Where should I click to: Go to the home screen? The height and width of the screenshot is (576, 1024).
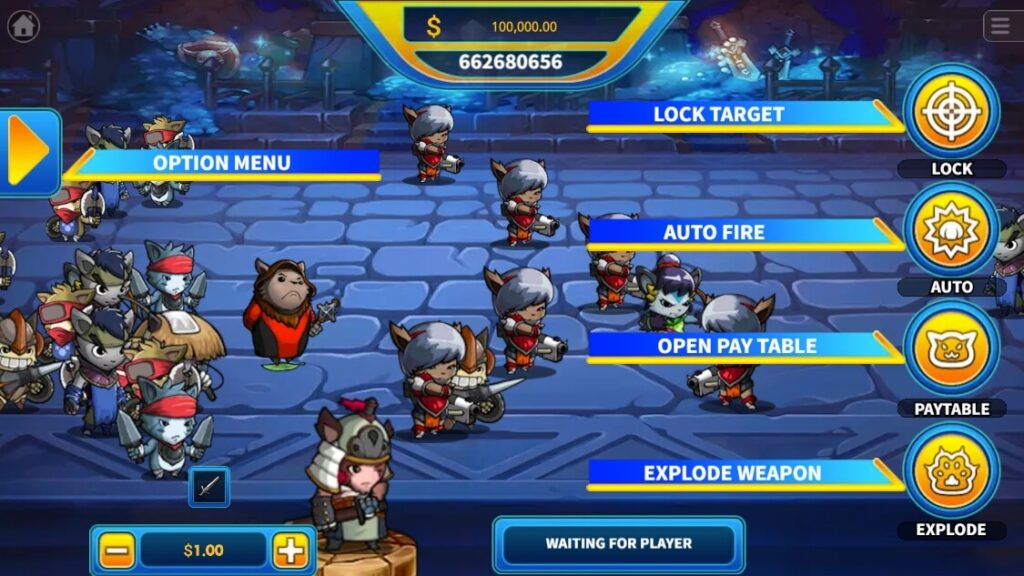[23, 26]
